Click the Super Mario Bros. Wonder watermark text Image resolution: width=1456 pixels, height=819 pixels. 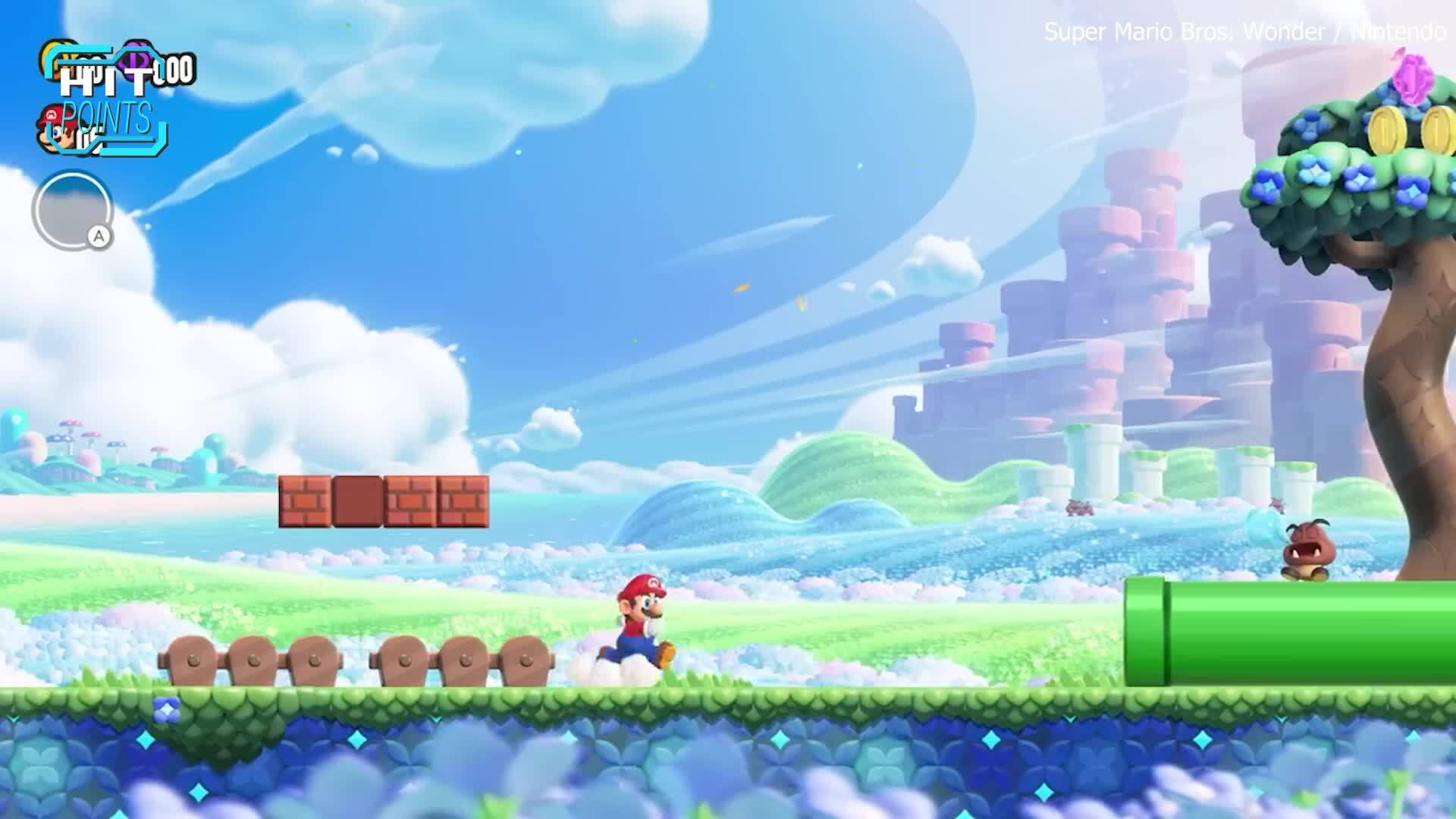(x=1183, y=32)
